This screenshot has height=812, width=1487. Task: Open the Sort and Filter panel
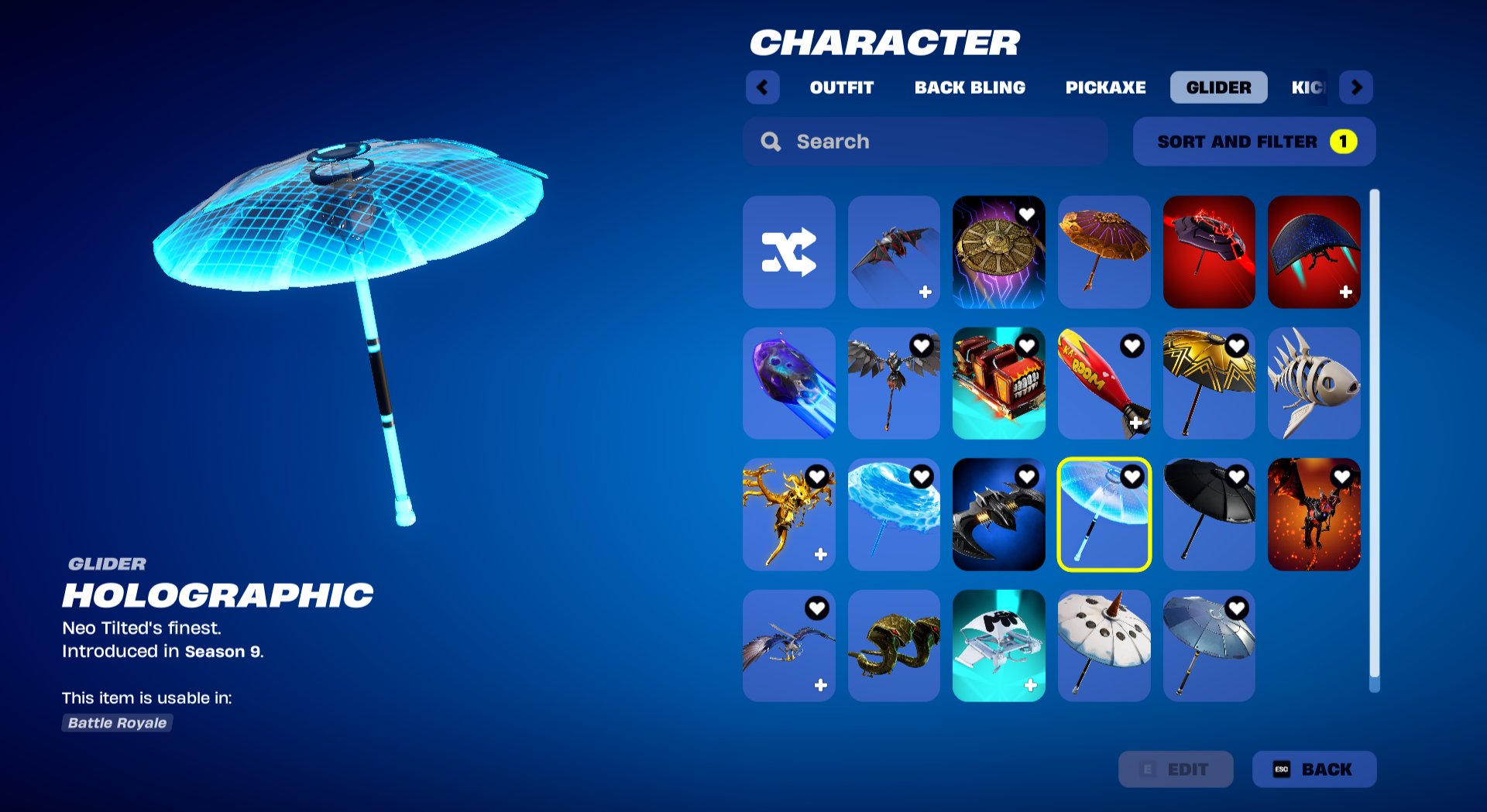click(x=1253, y=142)
